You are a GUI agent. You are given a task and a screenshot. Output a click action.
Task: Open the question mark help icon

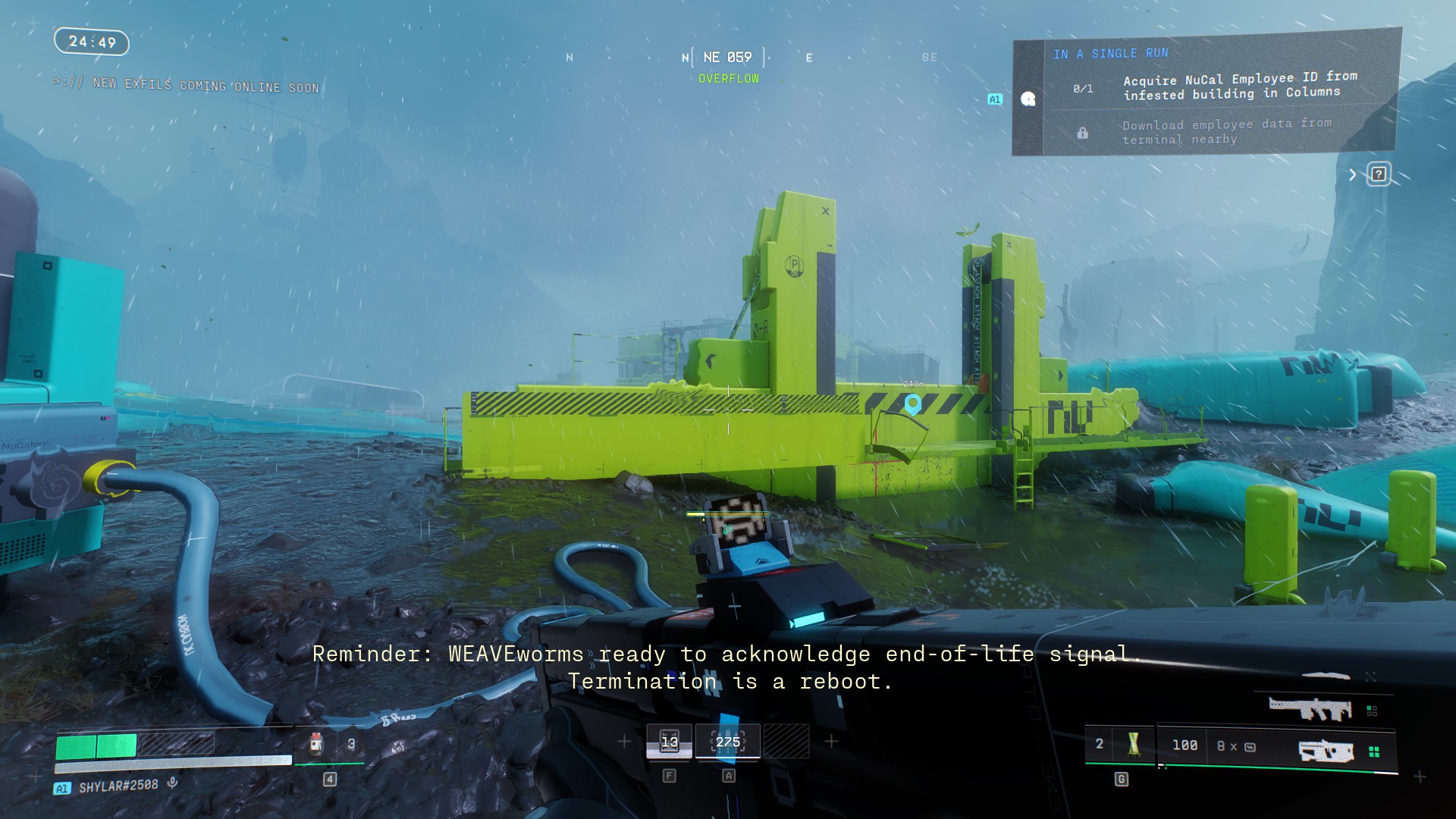pos(1378,174)
